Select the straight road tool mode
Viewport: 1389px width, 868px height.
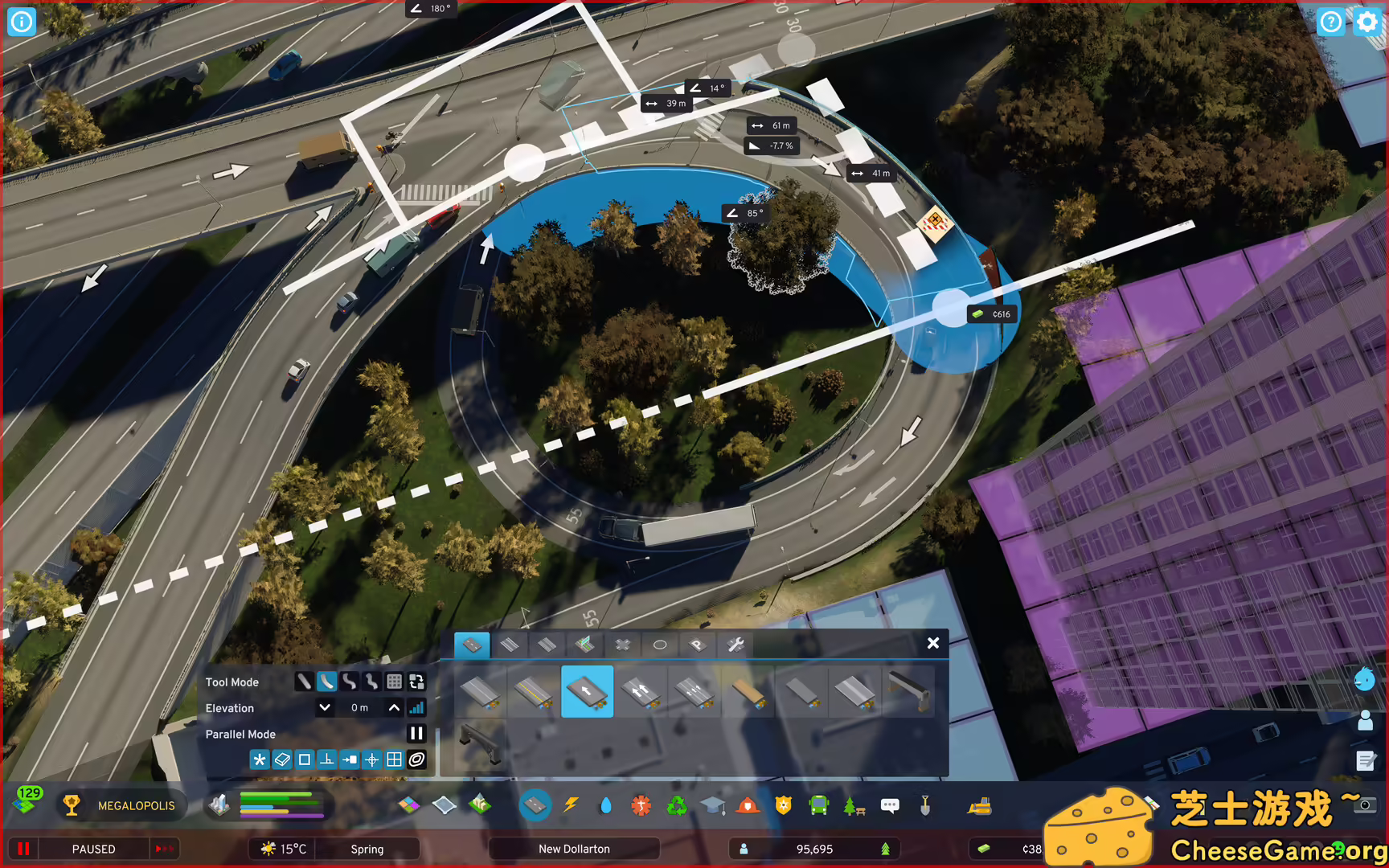[x=304, y=682]
